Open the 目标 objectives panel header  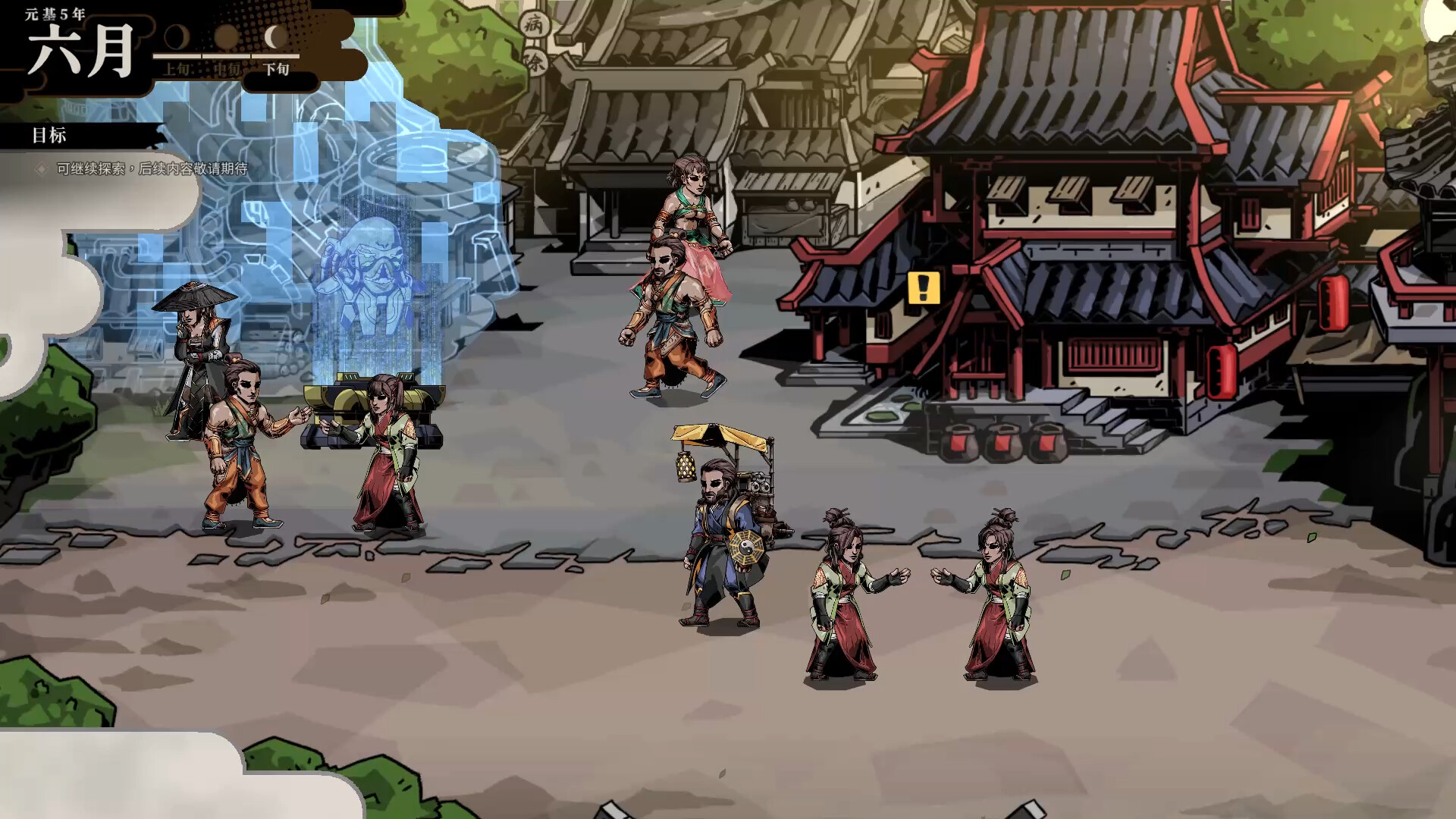[50, 136]
